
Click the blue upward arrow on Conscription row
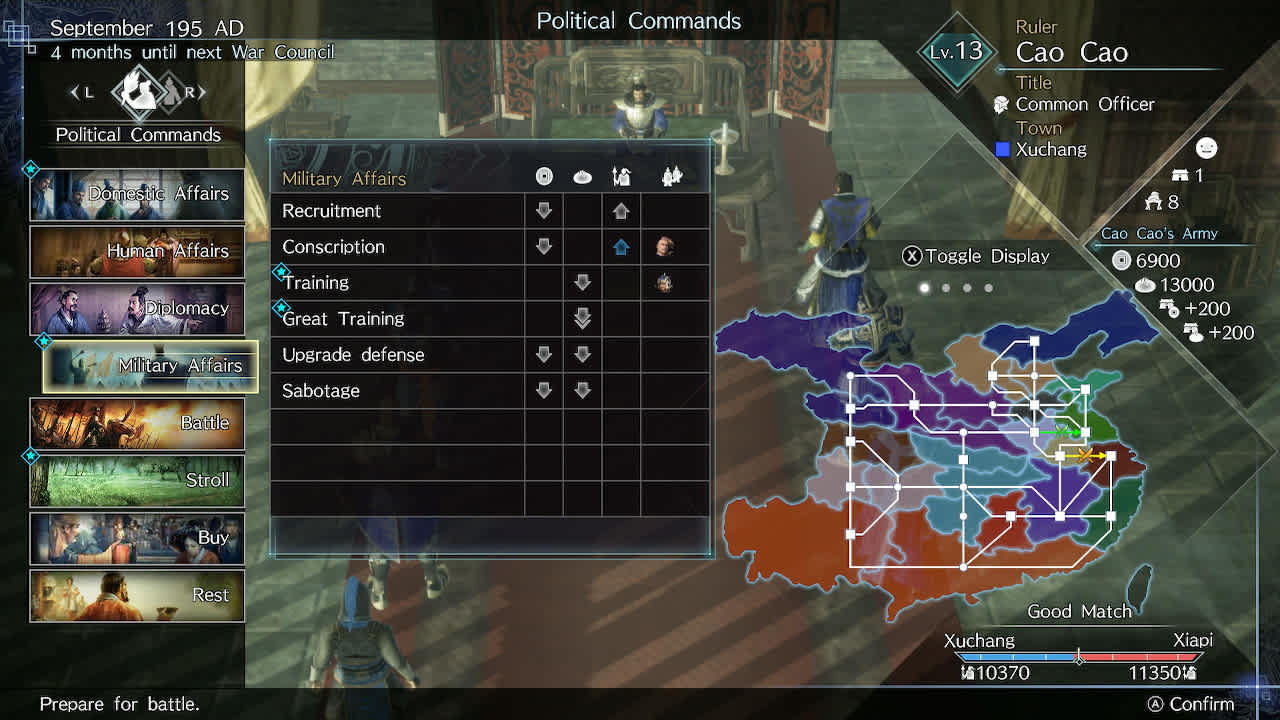point(621,246)
